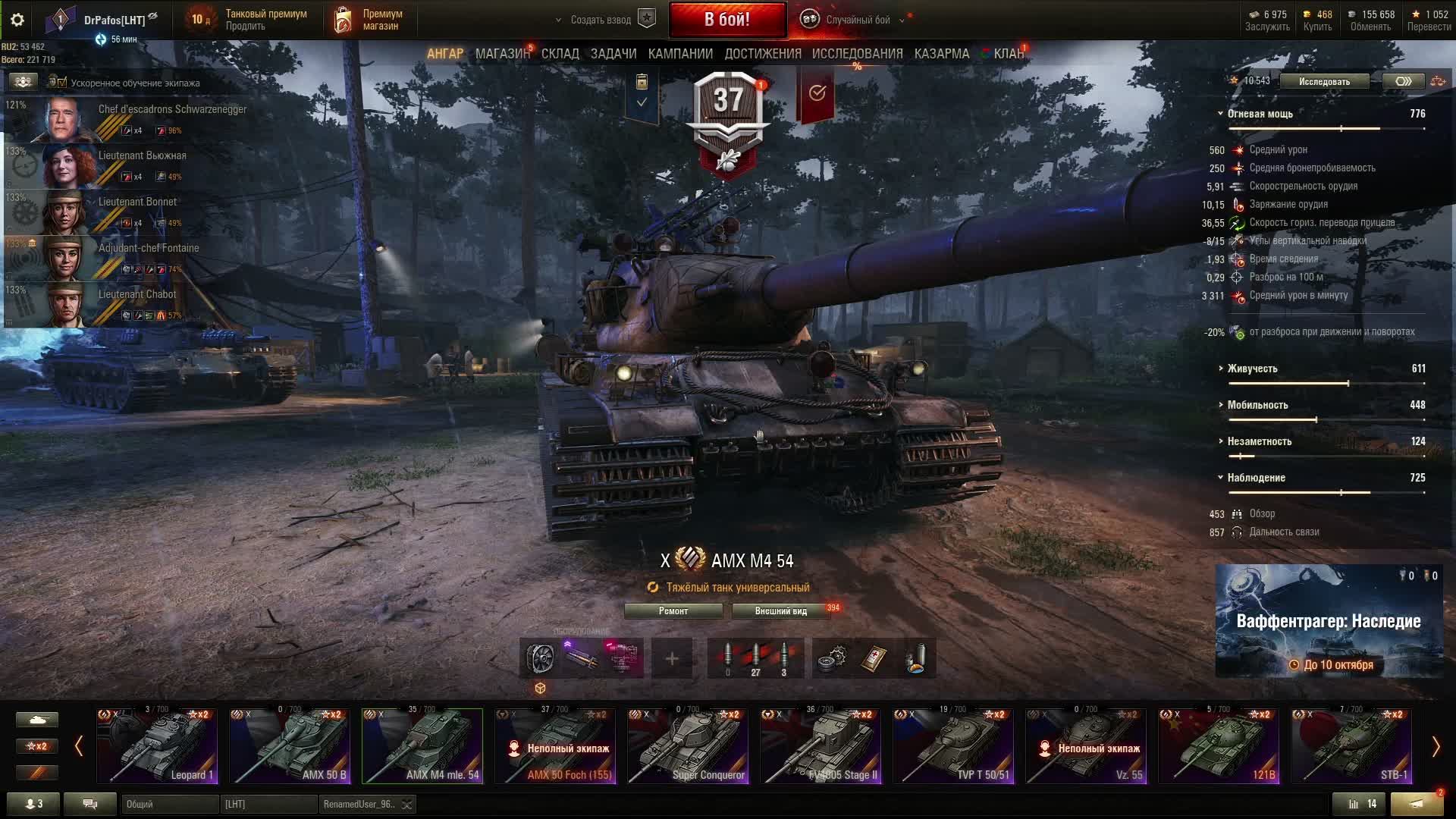
Task: Click the platoon star toggle near Создать взвод
Action: [x=645, y=19]
